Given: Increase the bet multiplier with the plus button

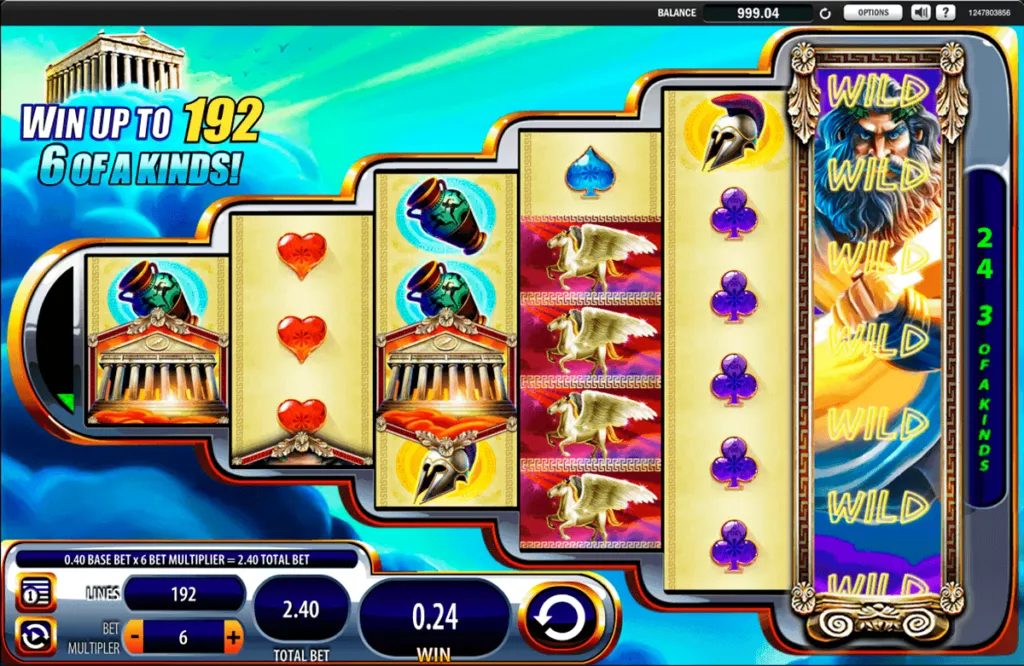Looking at the screenshot, I should tap(233, 635).
